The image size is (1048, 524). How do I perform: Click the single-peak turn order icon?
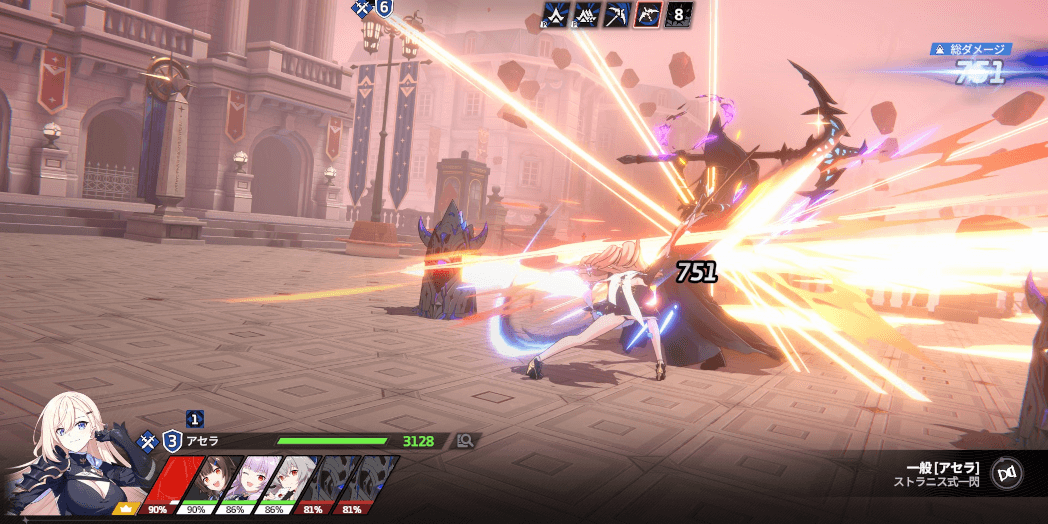click(x=556, y=14)
